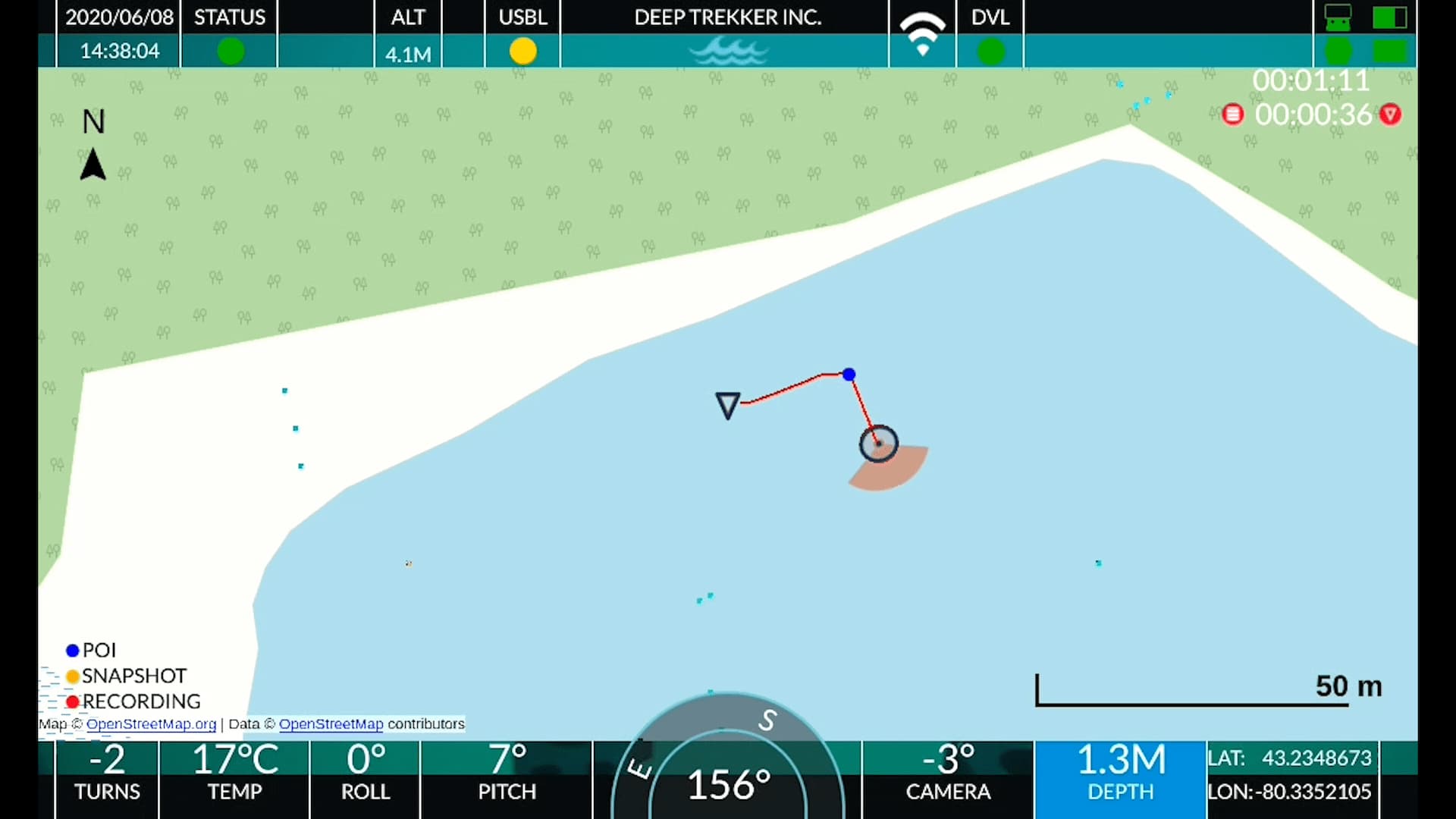Screen dimensions: 1456x819
Task: Open the OpenStreetMap.org attribution link
Action: 150,724
